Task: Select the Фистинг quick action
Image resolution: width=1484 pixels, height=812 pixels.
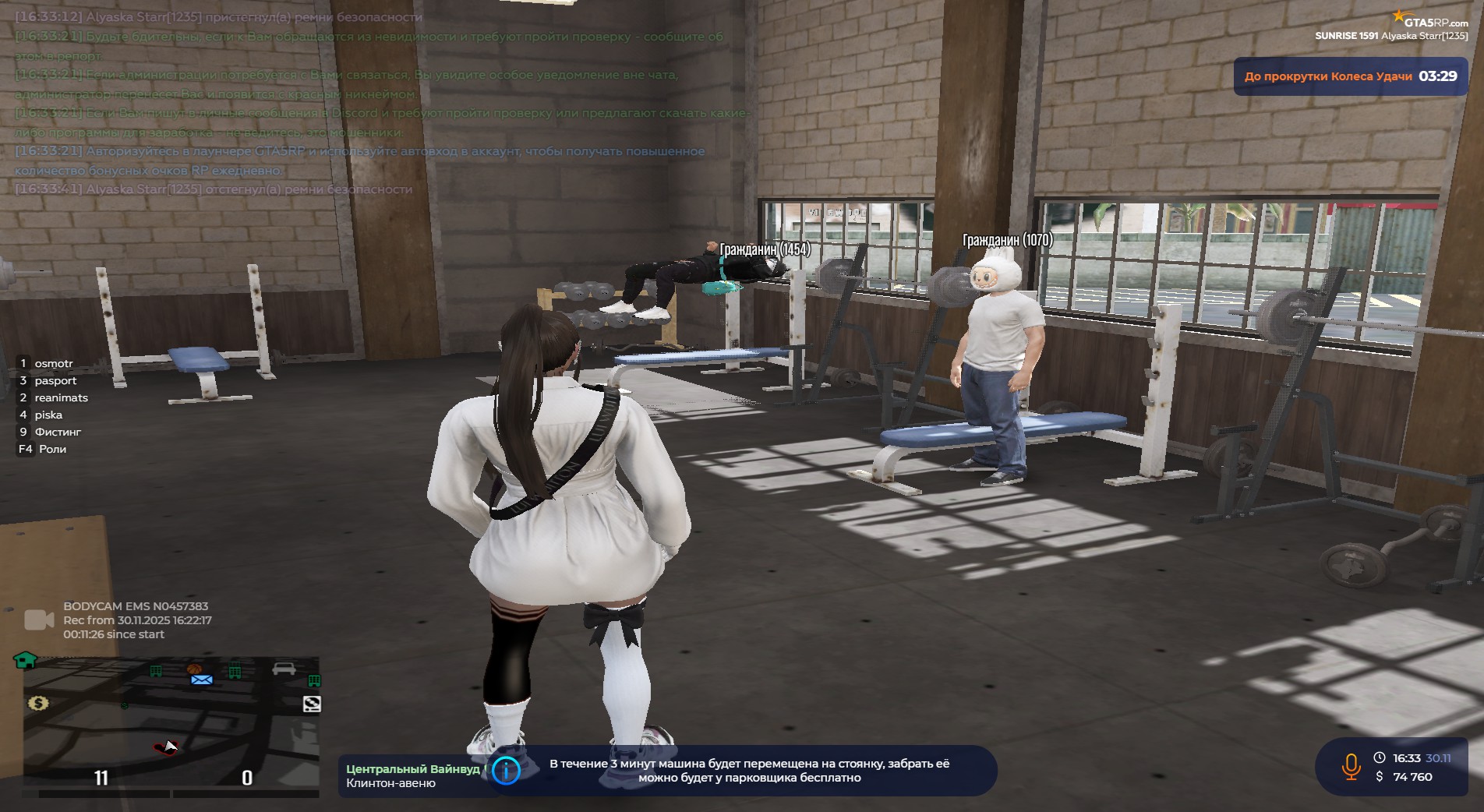Action: click(58, 432)
